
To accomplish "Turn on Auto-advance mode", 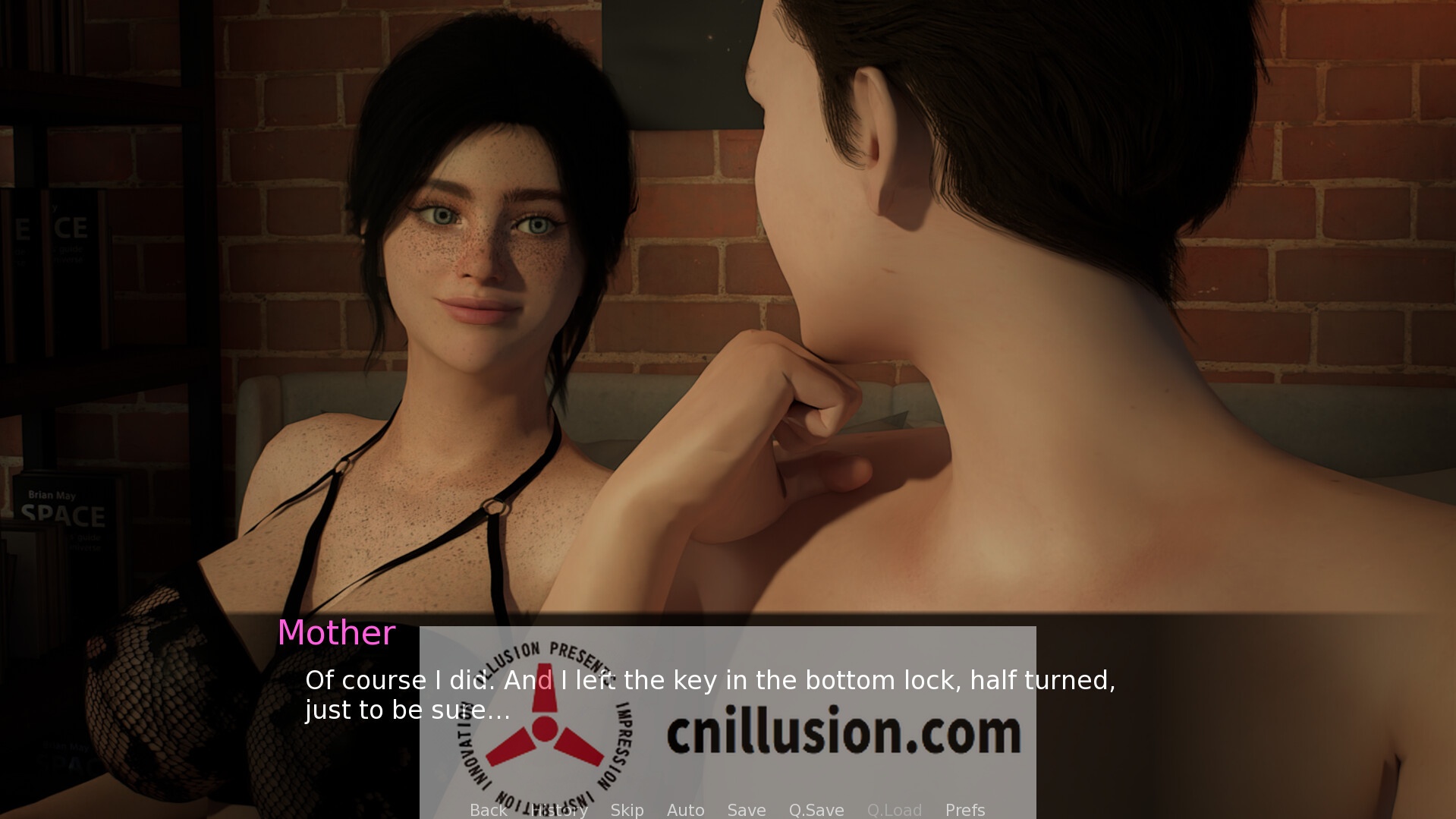I will pos(685,810).
